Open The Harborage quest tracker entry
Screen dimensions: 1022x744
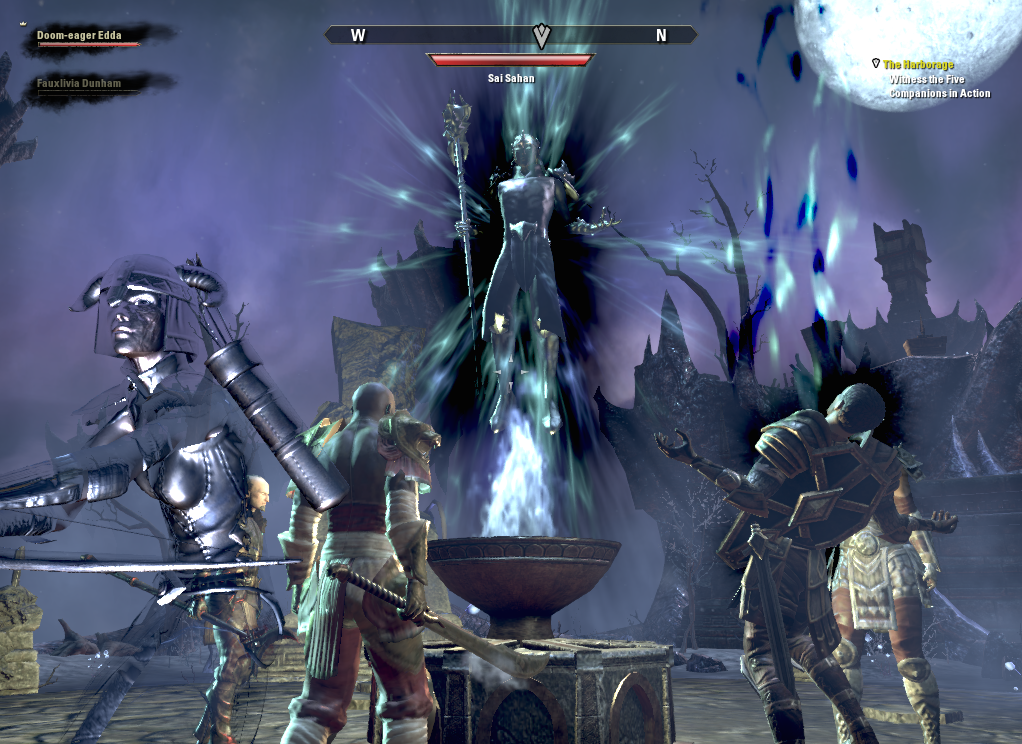coord(919,65)
